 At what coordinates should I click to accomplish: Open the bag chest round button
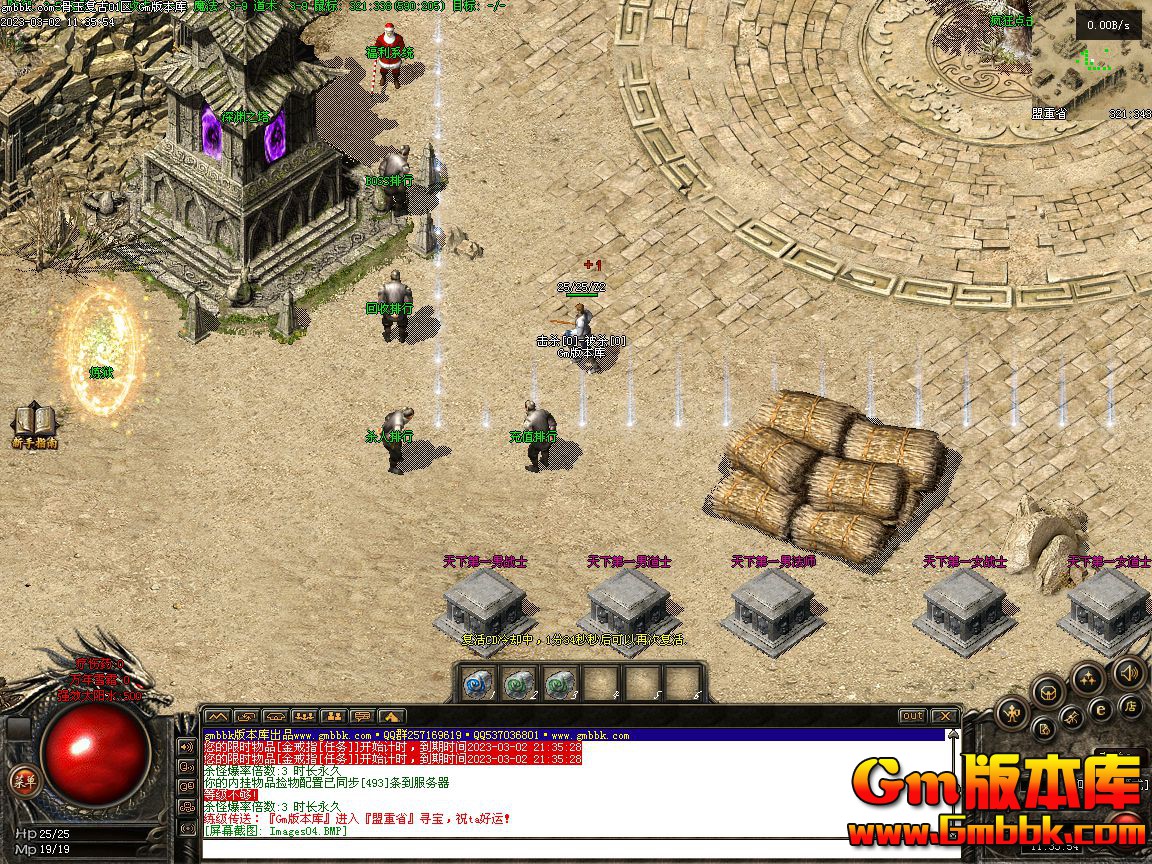[1048, 691]
